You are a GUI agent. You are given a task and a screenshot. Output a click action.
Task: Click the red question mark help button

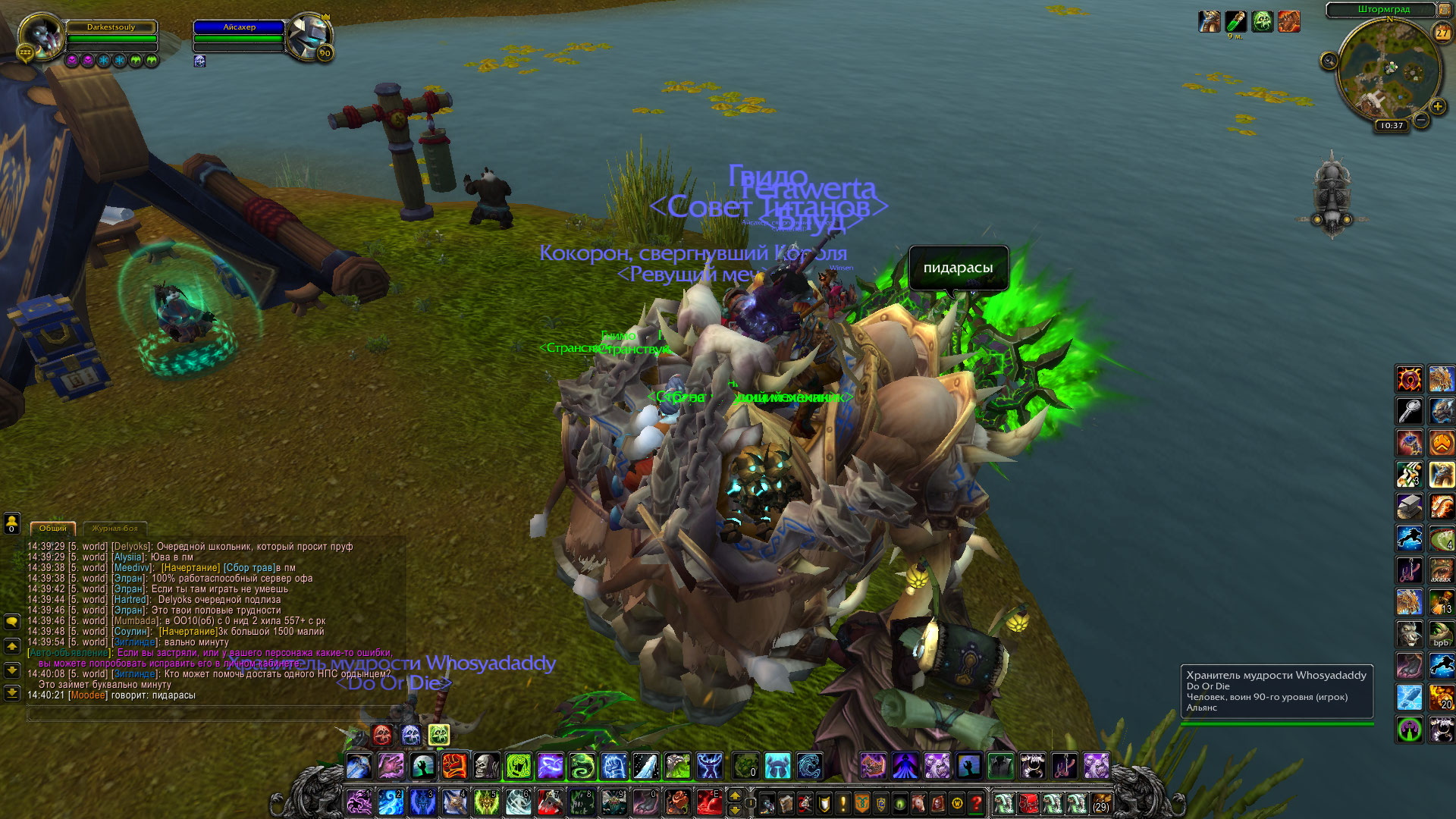coord(977,802)
